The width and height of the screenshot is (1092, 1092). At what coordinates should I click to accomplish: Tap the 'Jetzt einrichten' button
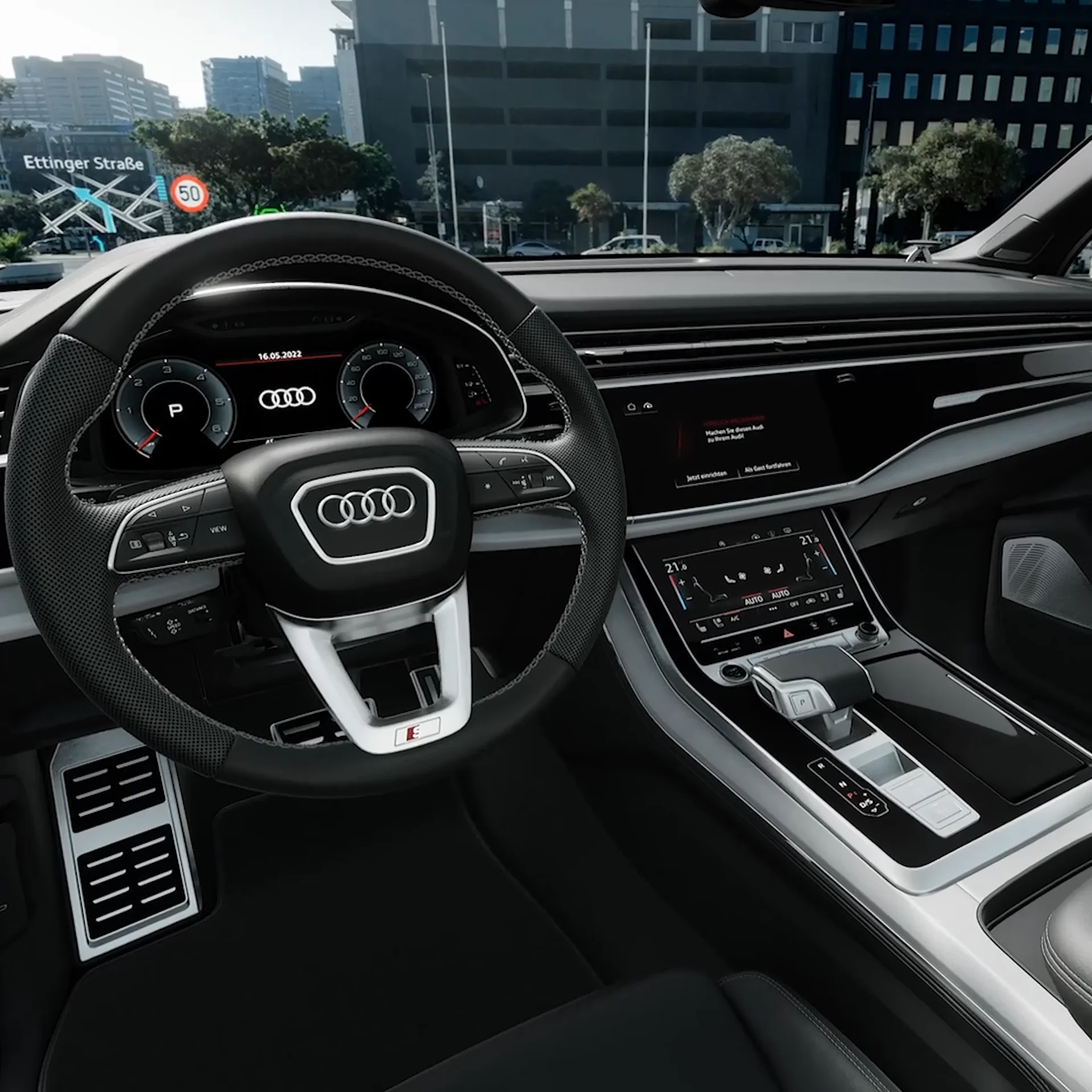pyautogui.click(x=706, y=477)
